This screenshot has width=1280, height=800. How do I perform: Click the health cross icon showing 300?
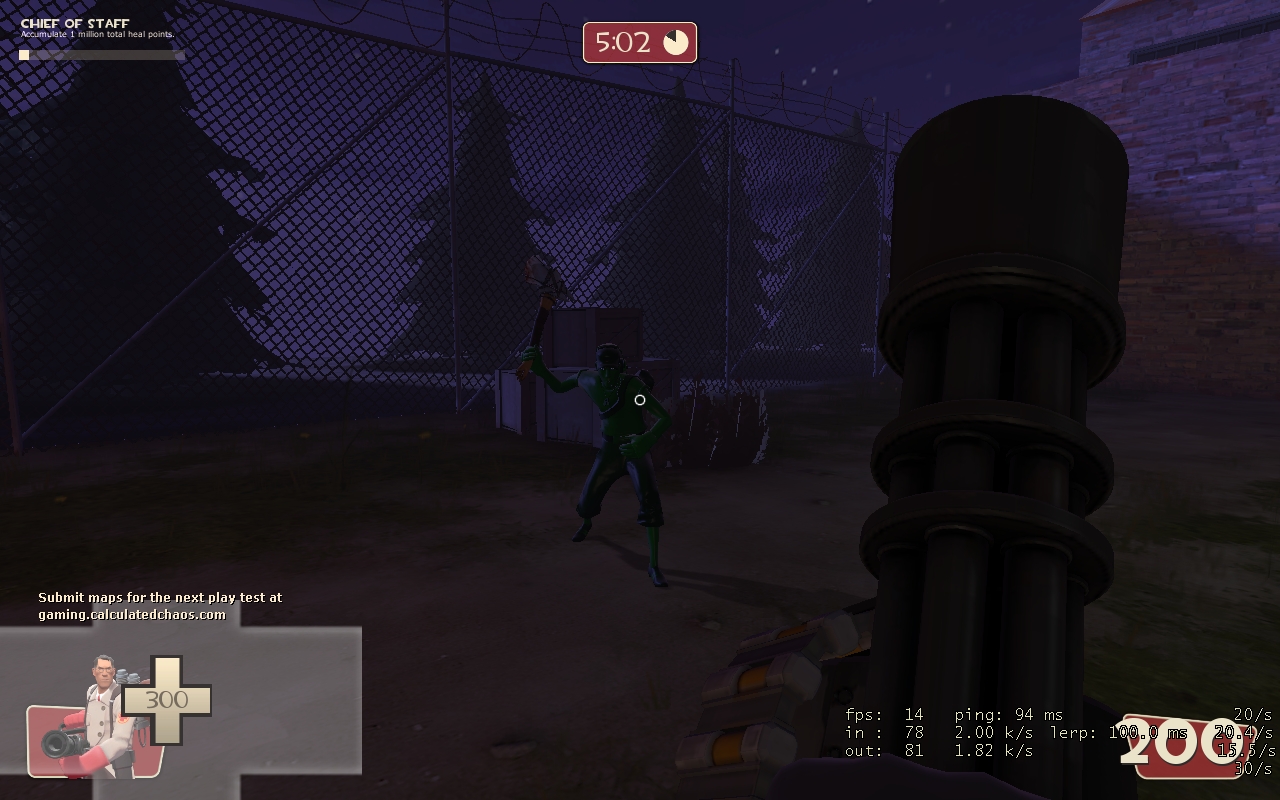166,699
